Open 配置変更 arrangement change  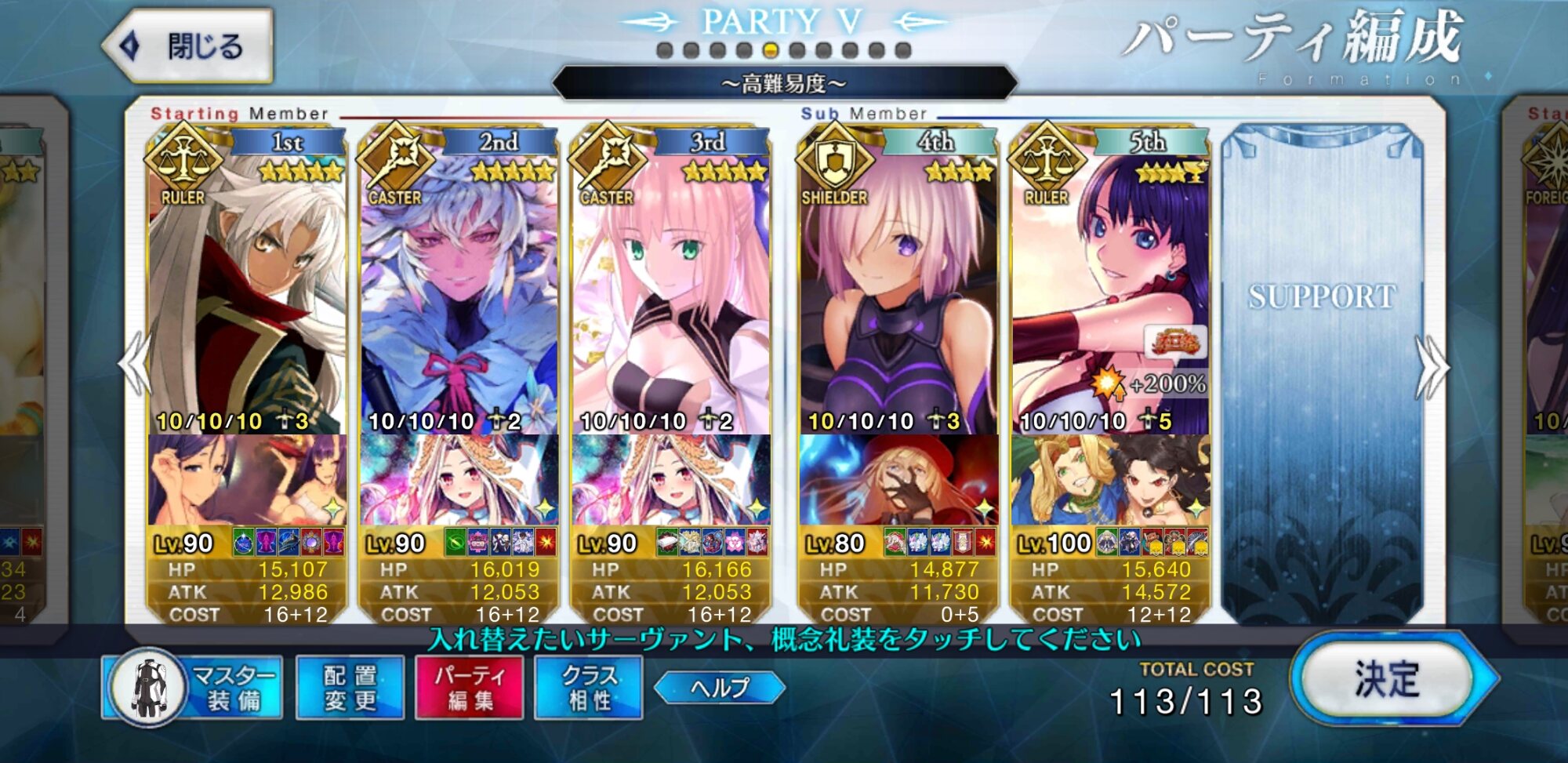350,688
